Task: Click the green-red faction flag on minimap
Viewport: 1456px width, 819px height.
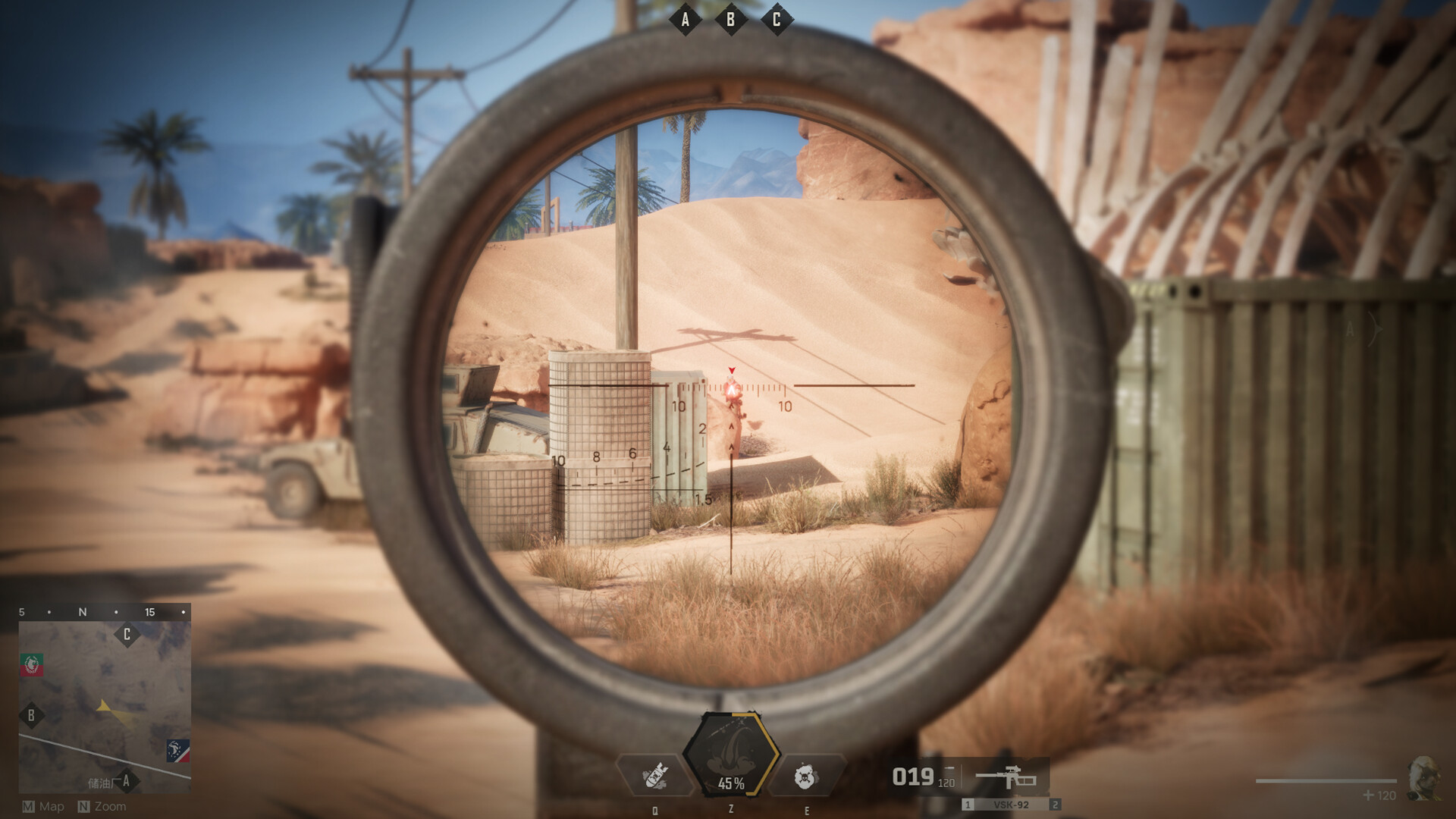Action: click(x=32, y=665)
